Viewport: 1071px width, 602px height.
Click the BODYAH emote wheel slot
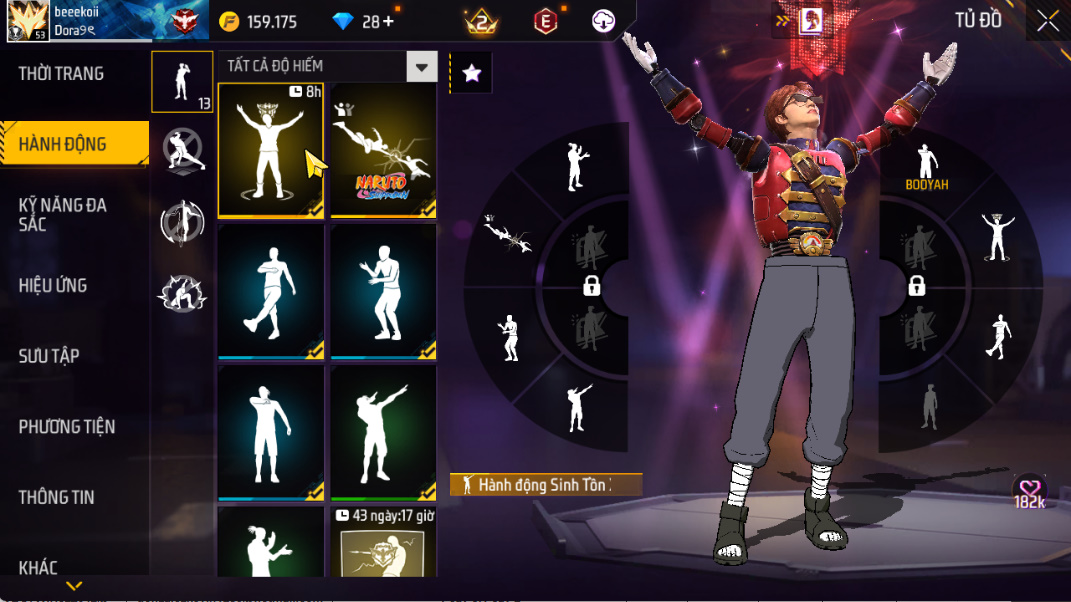[x=927, y=166]
